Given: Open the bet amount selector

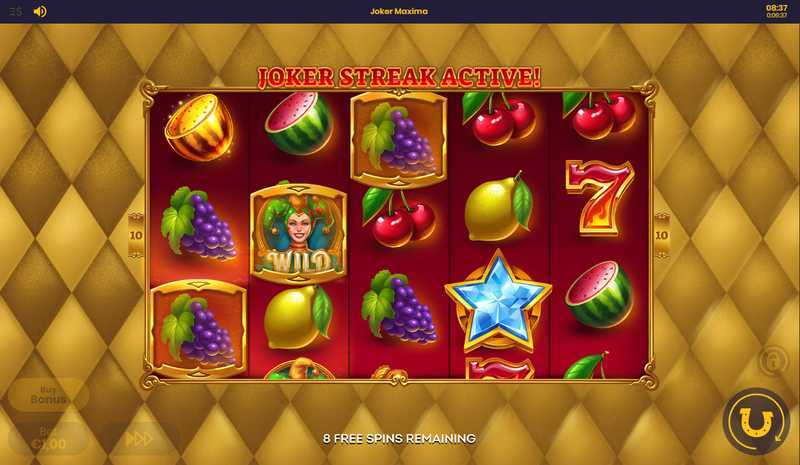Looking at the screenshot, I should point(48,438).
